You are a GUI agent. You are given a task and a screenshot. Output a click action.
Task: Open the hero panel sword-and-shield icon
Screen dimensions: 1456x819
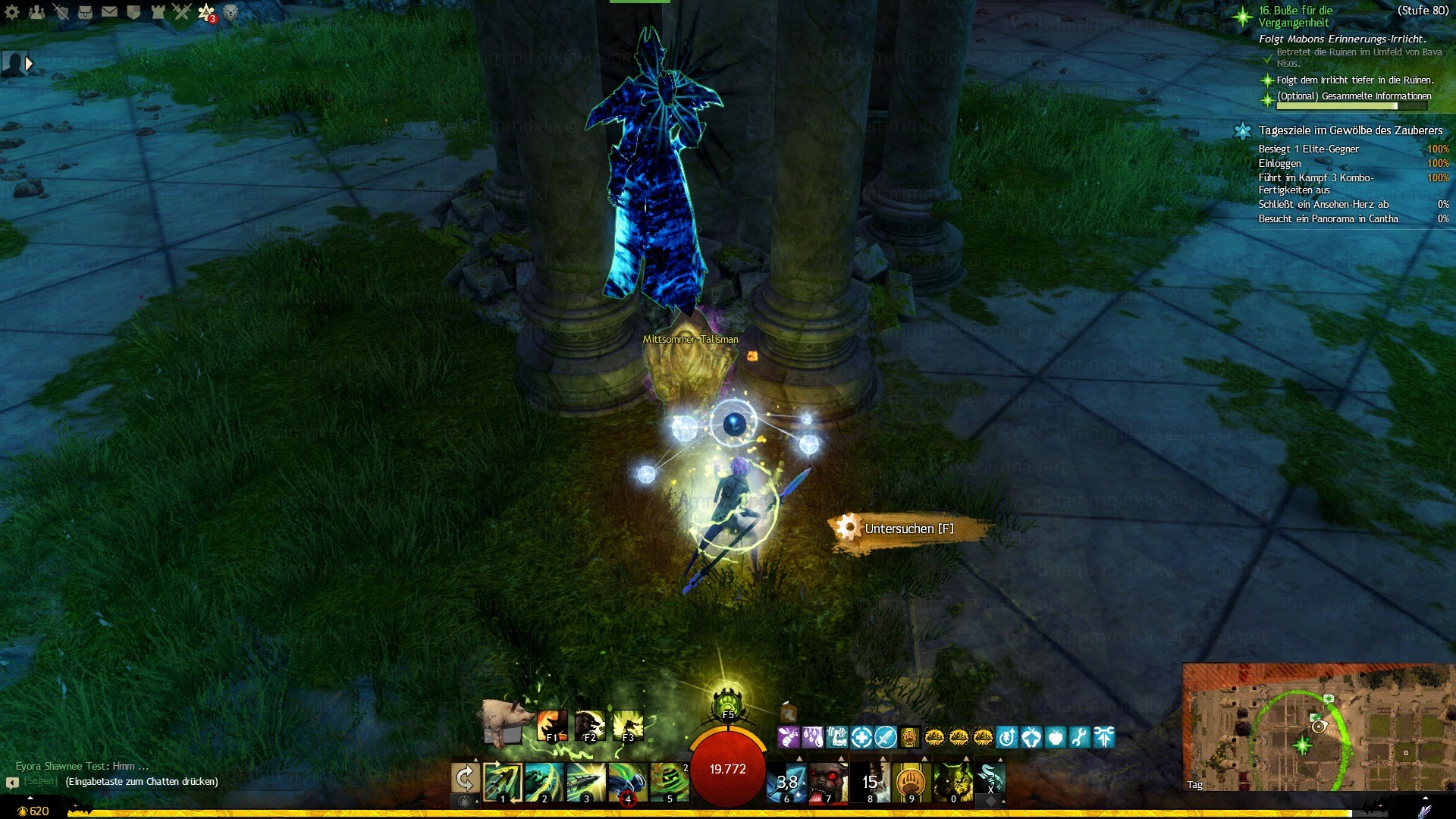(x=61, y=12)
